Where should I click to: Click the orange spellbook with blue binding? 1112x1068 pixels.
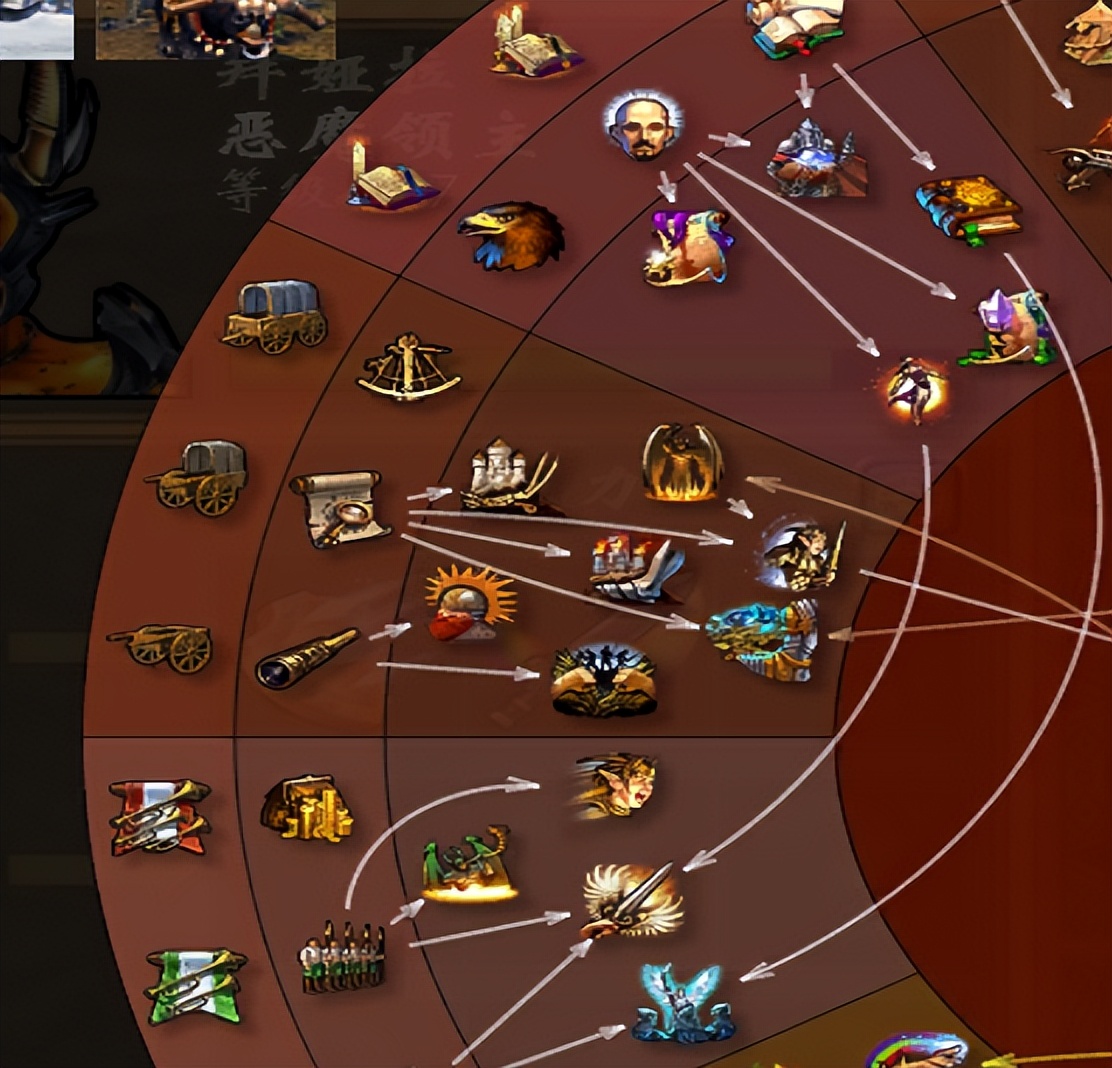[968, 209]
